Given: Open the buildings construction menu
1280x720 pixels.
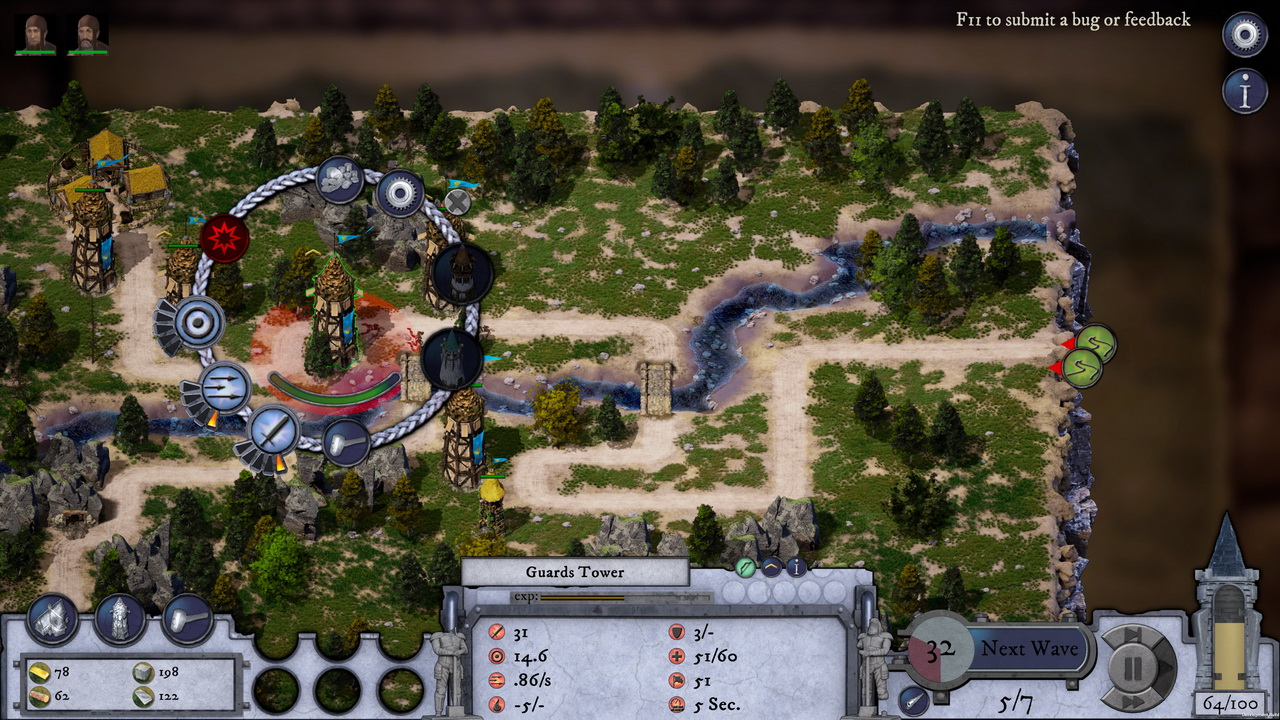Looking at the screenshot, I should [x=53, y=619].
